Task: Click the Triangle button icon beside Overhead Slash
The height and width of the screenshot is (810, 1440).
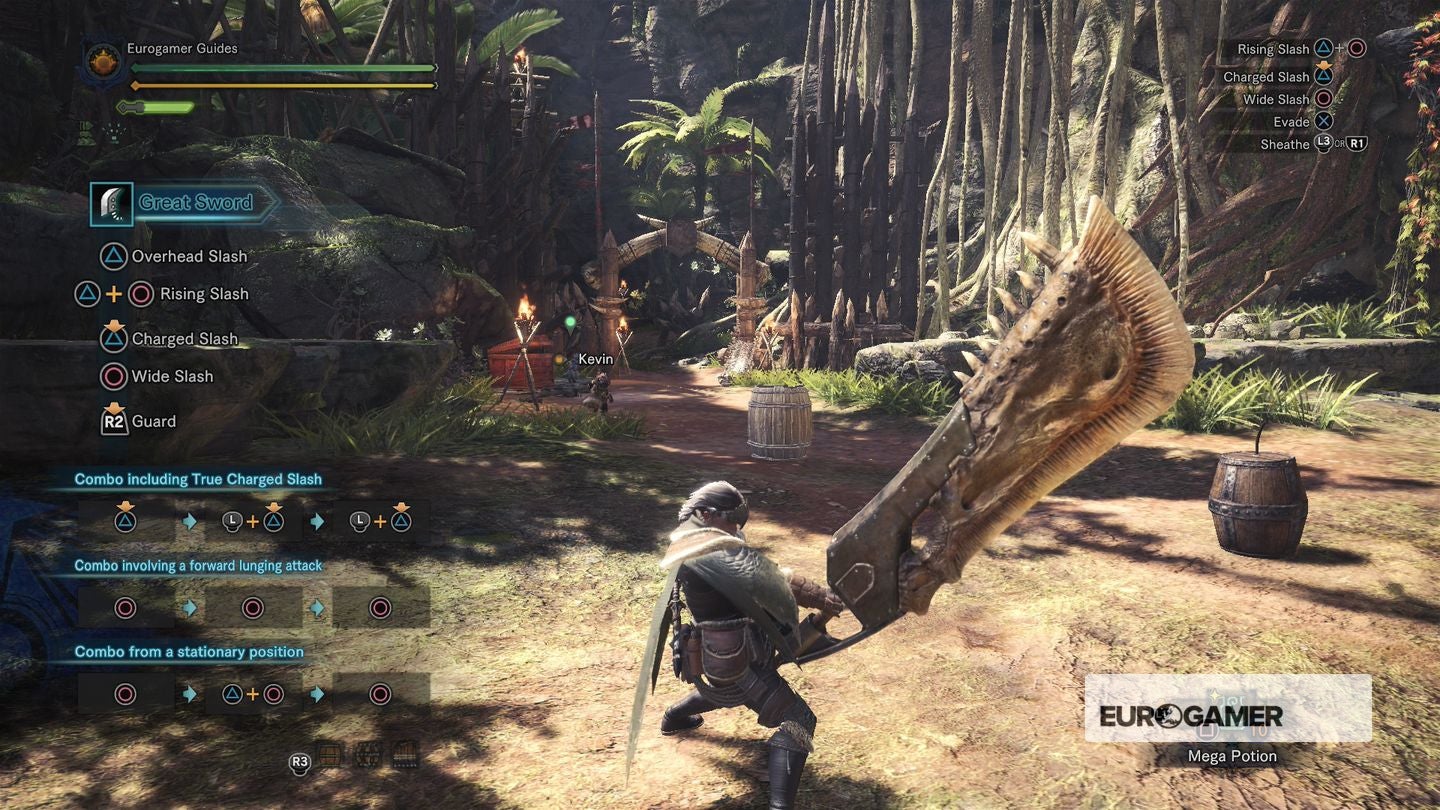Action: pos(113,257)
